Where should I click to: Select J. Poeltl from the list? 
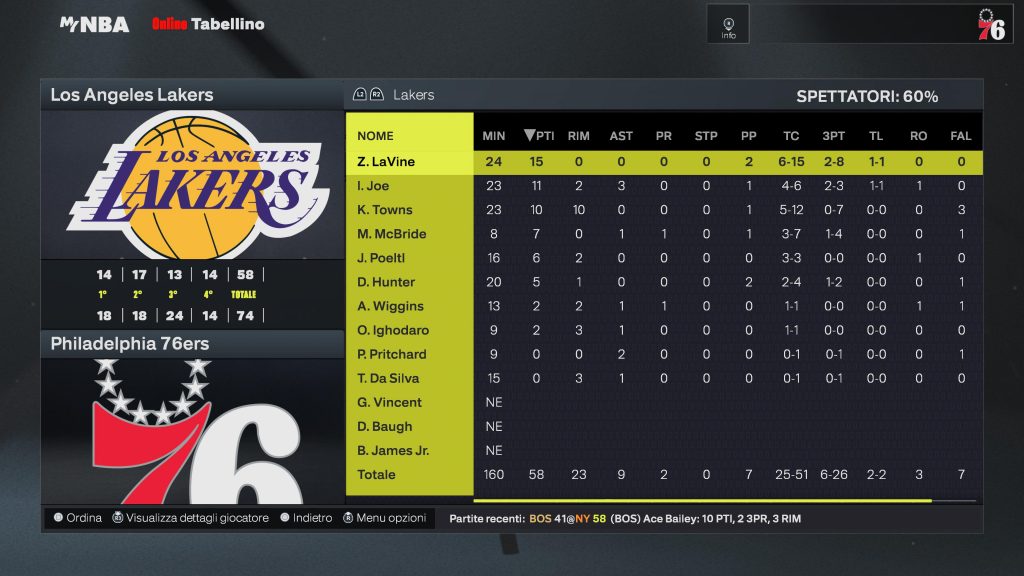tap(381, 258)
